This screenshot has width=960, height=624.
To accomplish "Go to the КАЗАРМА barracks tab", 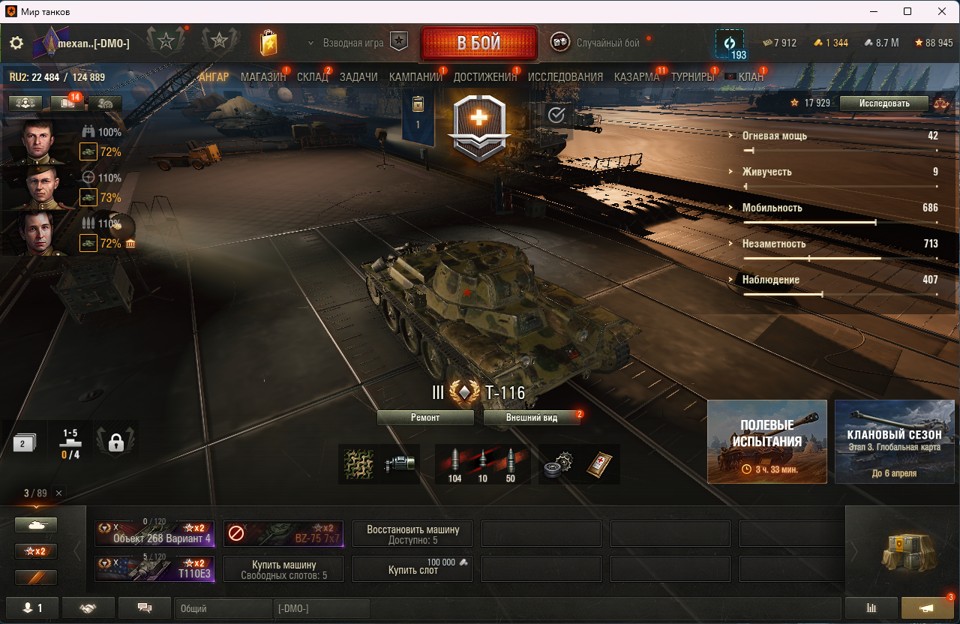I will pos(636,77).
